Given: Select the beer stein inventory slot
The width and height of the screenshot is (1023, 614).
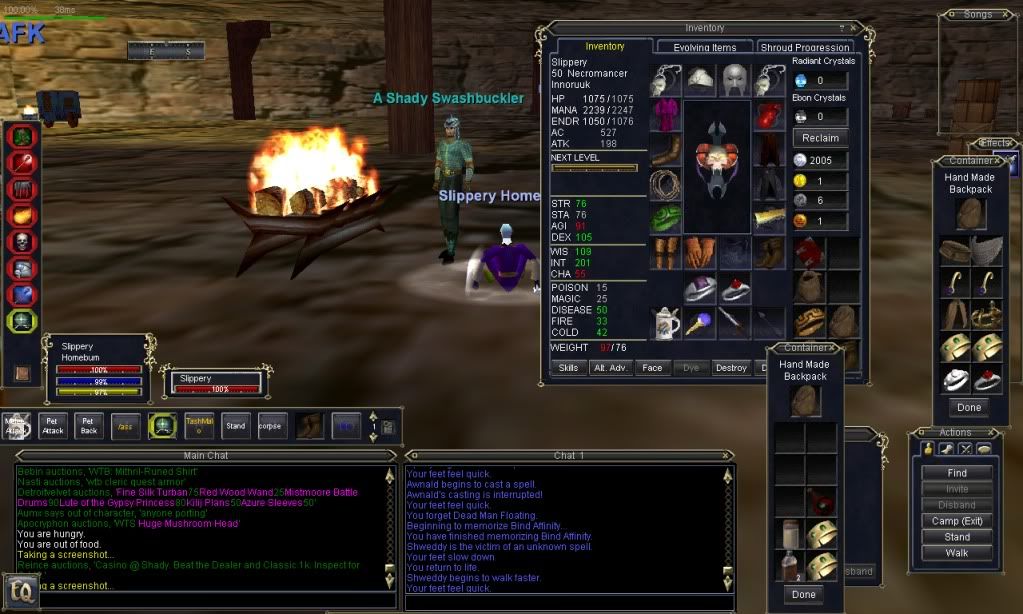Looking at the screenshot, I should click(665, 322).
